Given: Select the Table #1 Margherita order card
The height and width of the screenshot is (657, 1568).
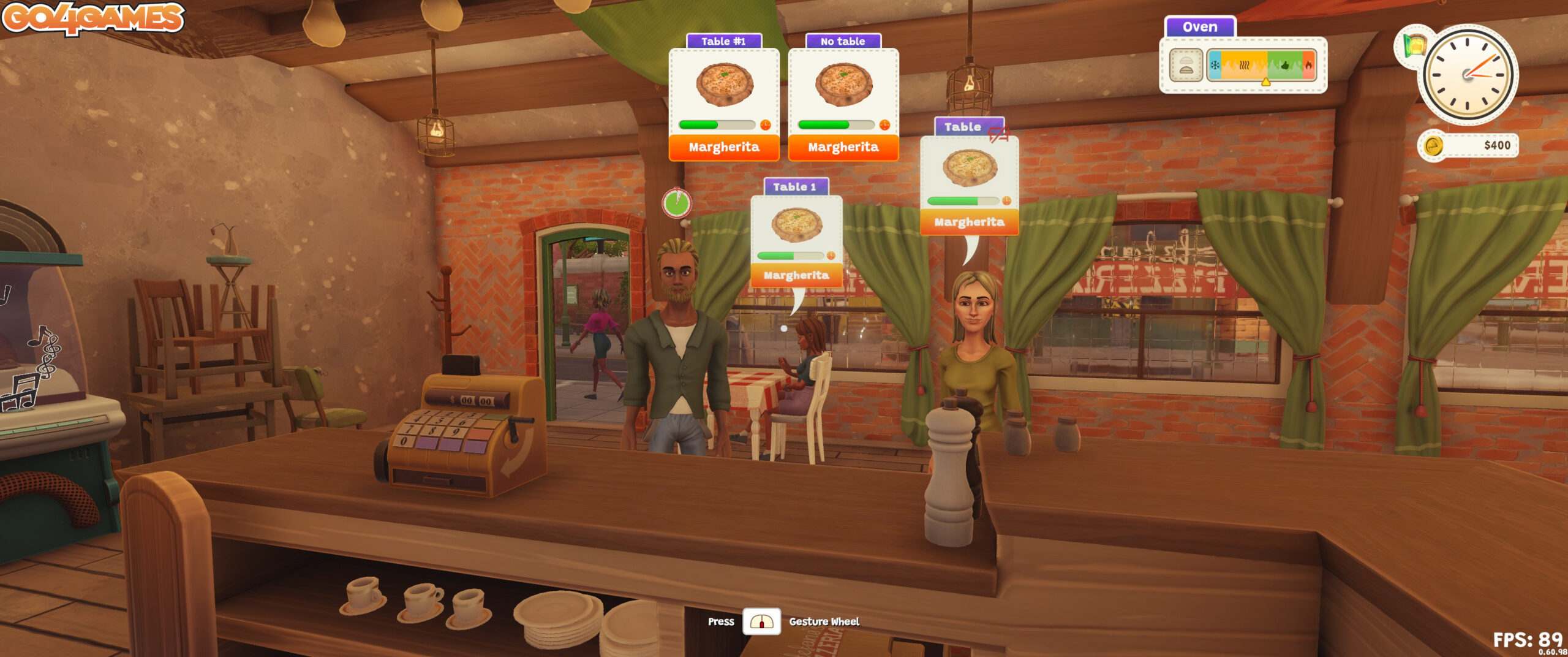Looking at the screenshot, I should tap(723, 98).
